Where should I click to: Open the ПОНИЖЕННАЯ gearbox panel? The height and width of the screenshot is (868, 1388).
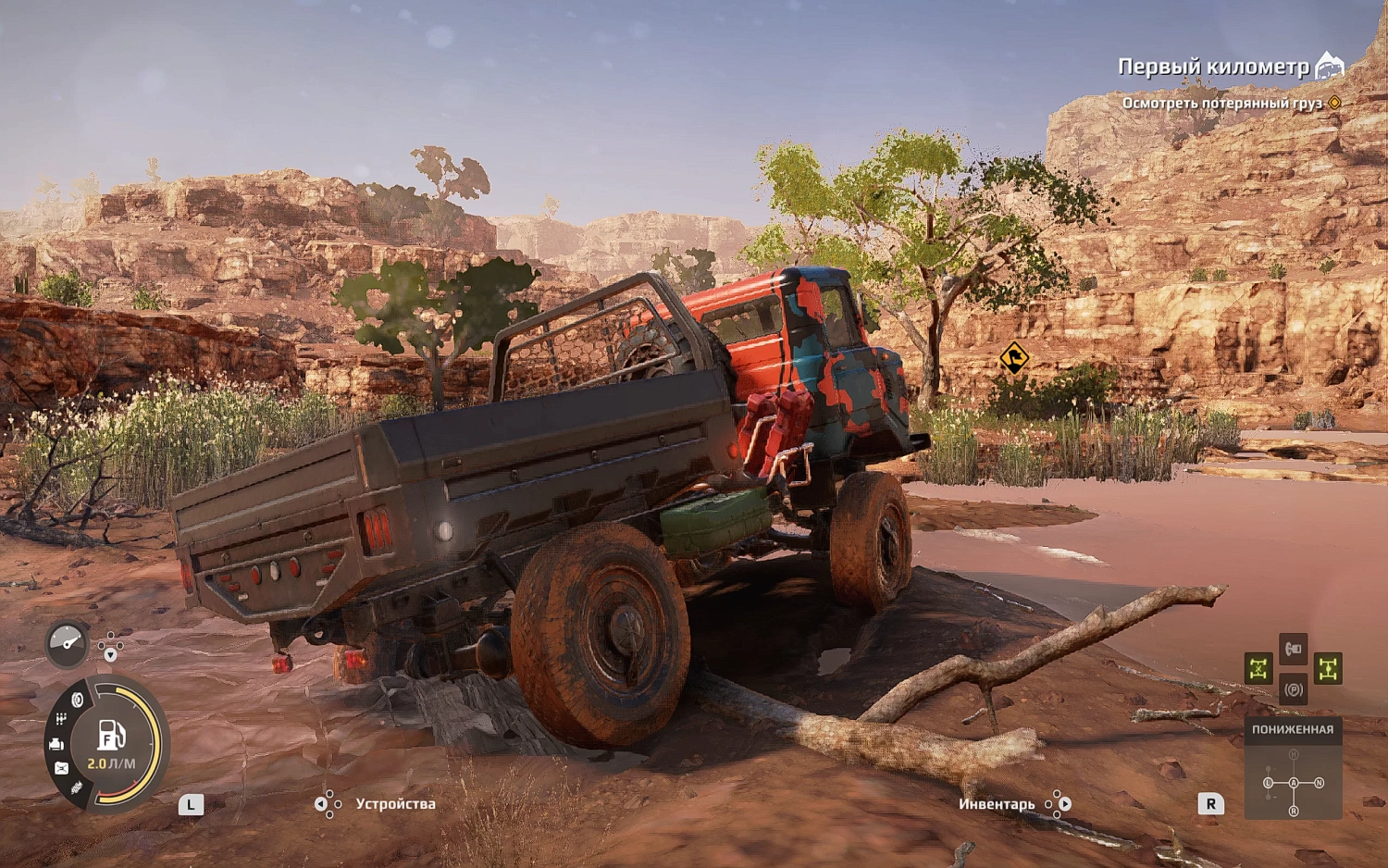coord(1293,729)
